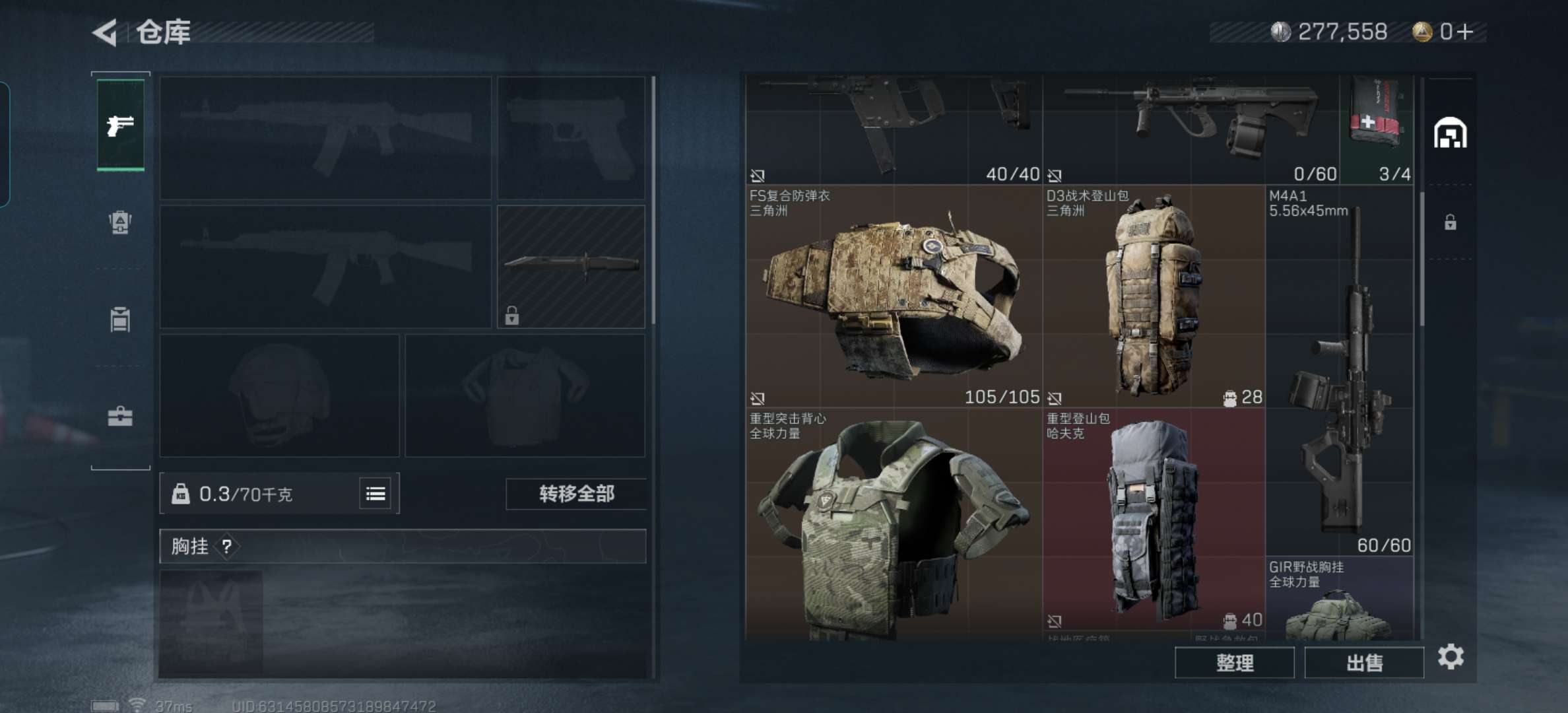
Task: Switch to the backpack tab
Action: (120, 222)
